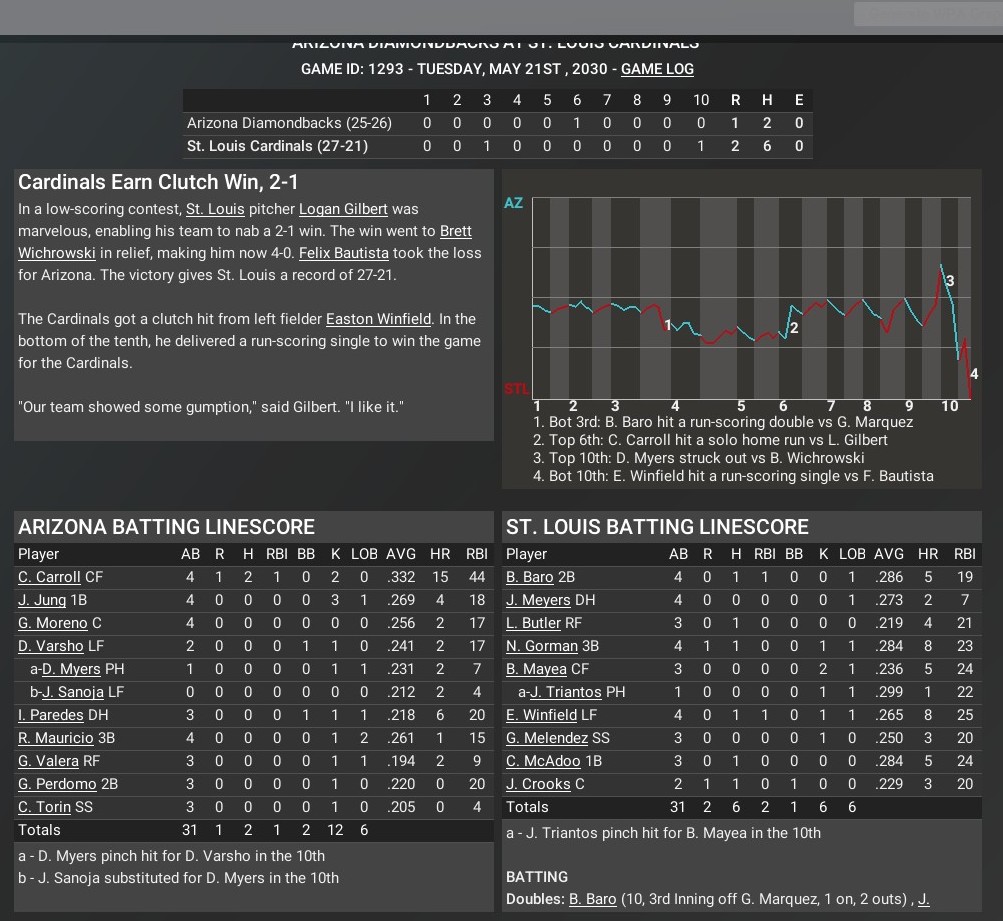The width and height of the screenshot is (1003, 921).
Task: Click the Brett Wichrowski link in recap
Action: [x=455, y=231]
